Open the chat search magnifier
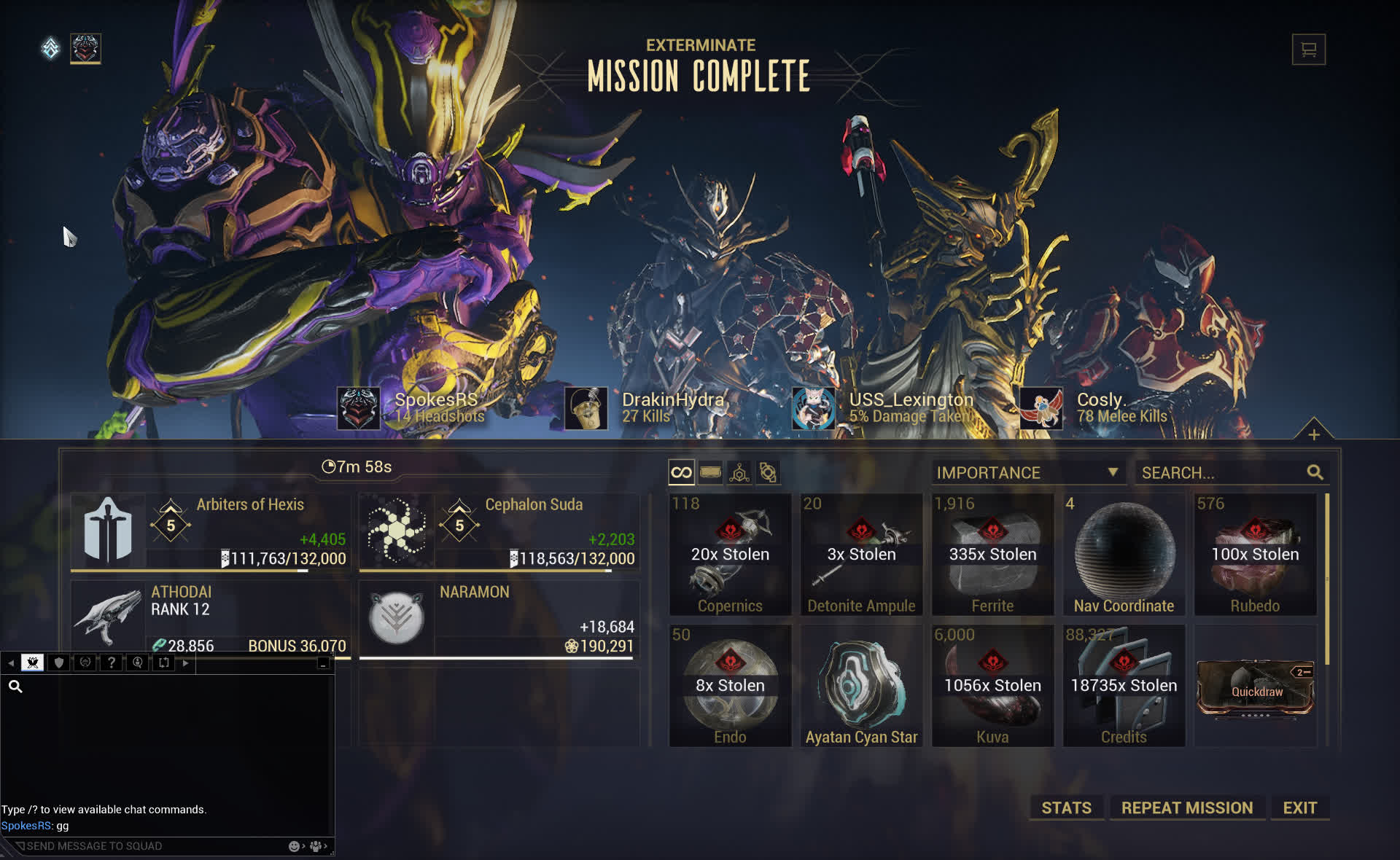Viewport: 1400px width, 860px height. point(15,687)
